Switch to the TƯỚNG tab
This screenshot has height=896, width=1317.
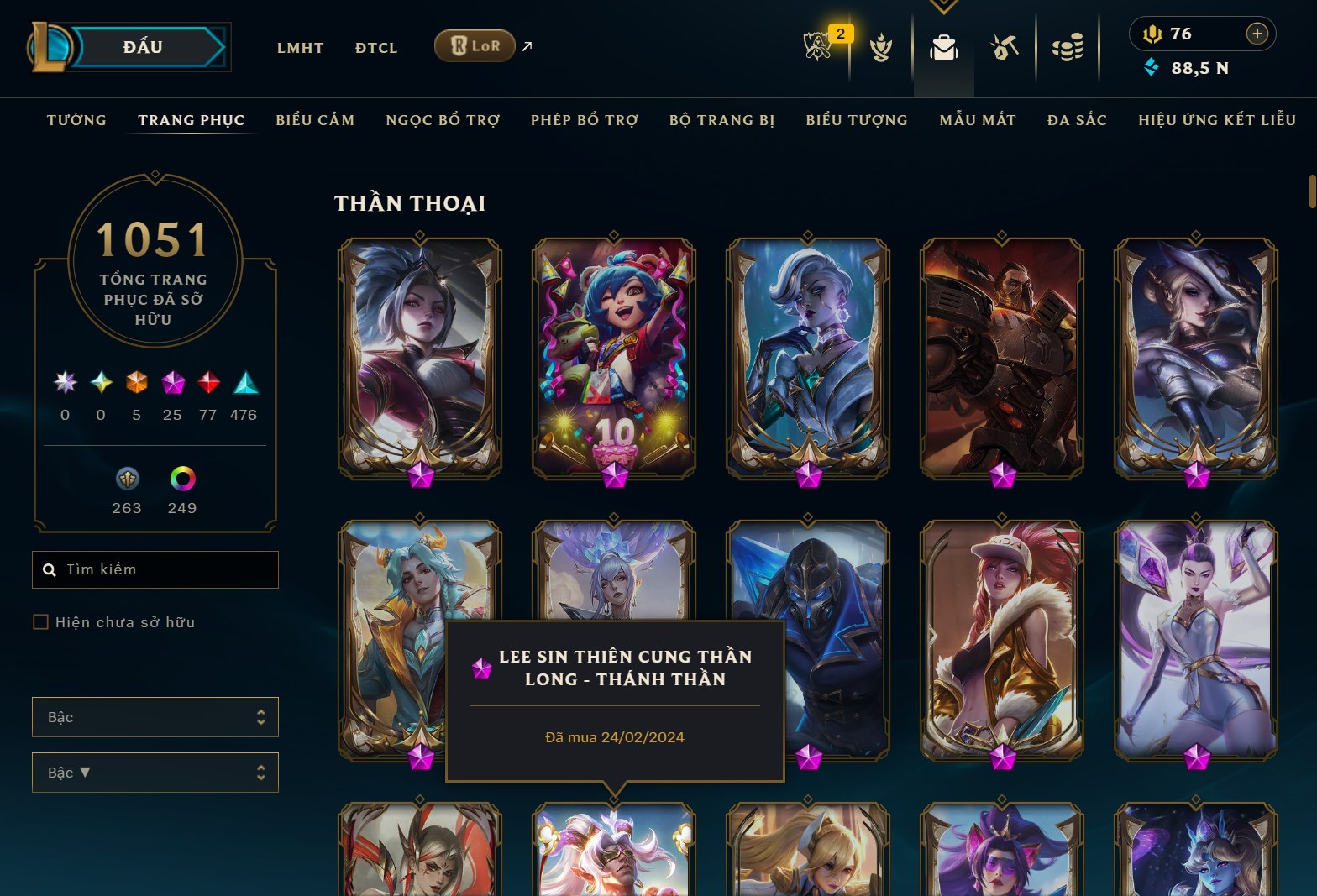76,120
